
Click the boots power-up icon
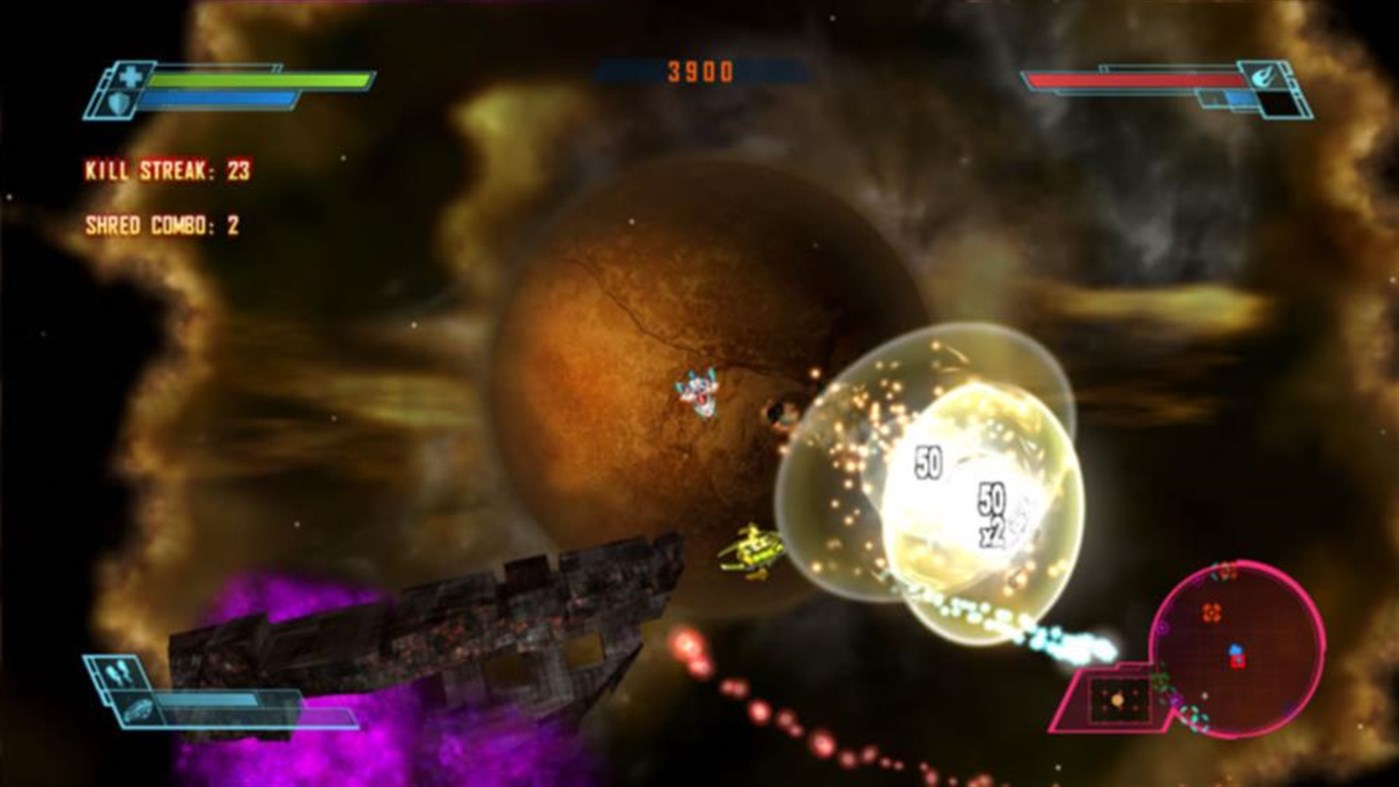coord(116,672)
